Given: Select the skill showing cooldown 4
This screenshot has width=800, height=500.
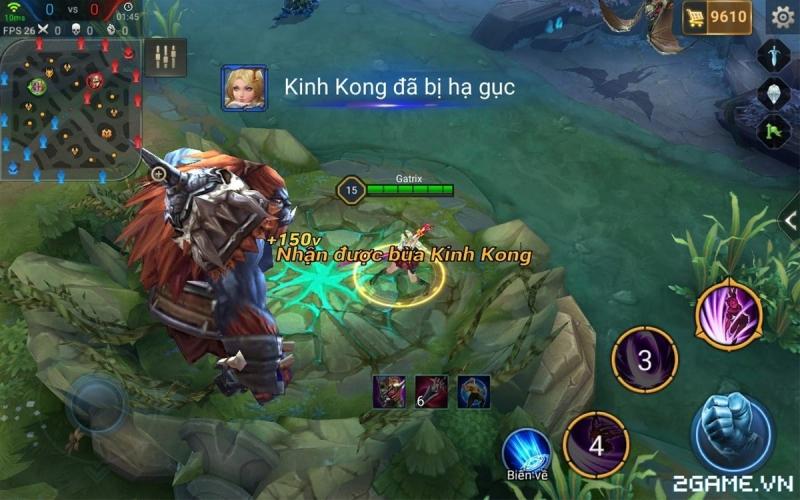Looking at the screenshot, I should 596,445.
